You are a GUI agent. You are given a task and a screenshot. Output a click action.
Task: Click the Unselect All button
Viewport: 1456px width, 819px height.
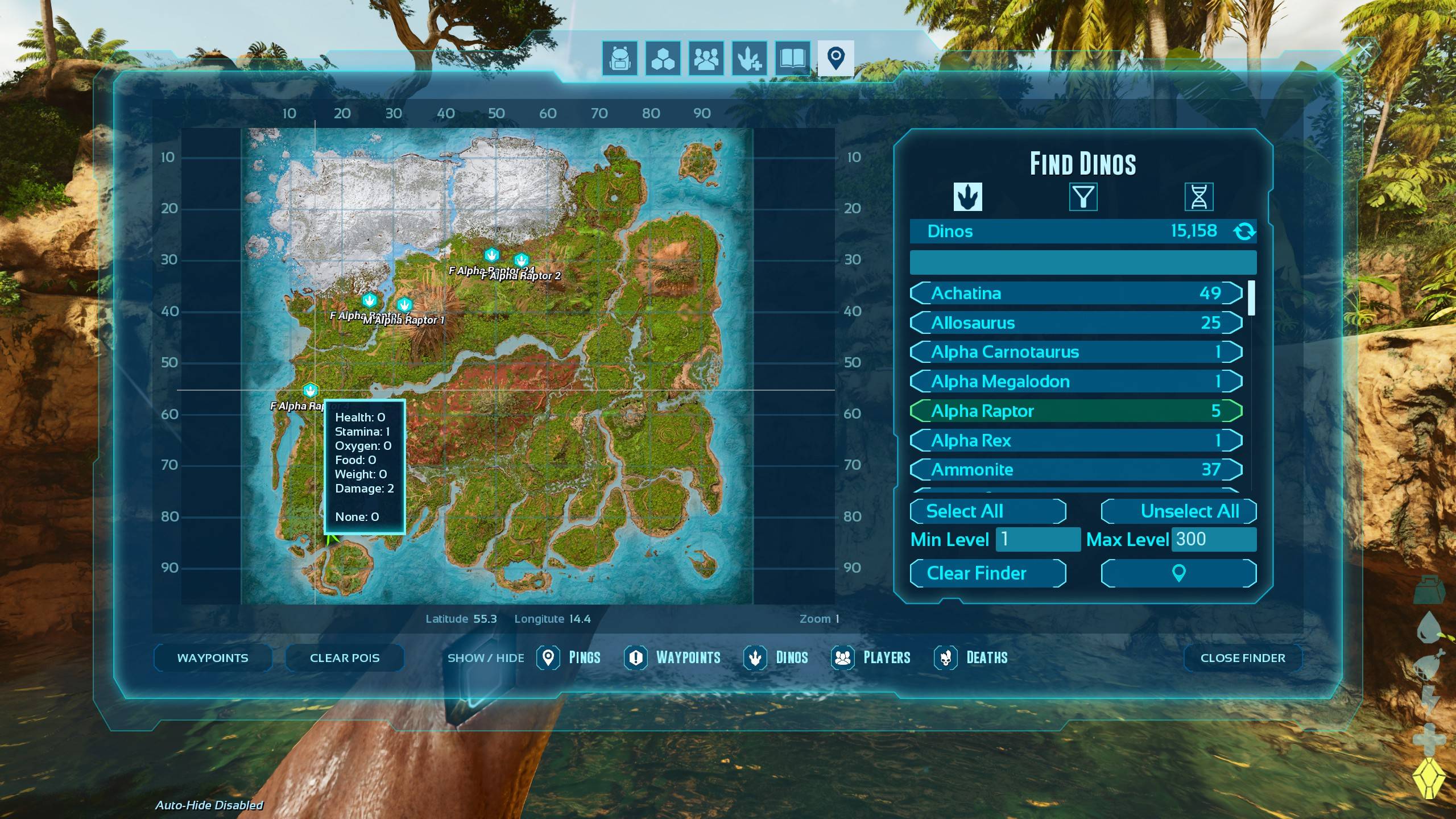(1178, 511)
